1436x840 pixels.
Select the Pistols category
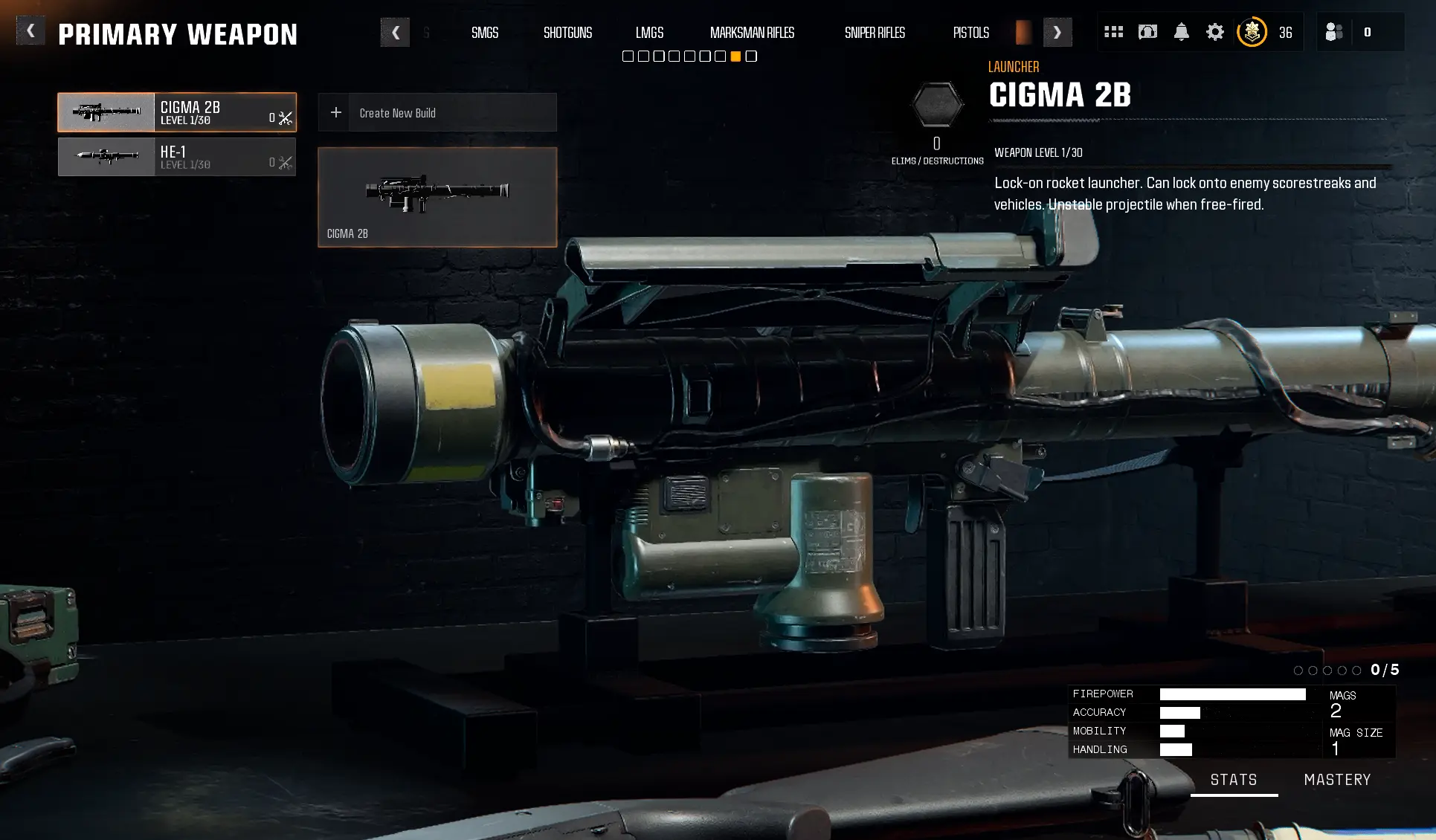tap(970, 33)
